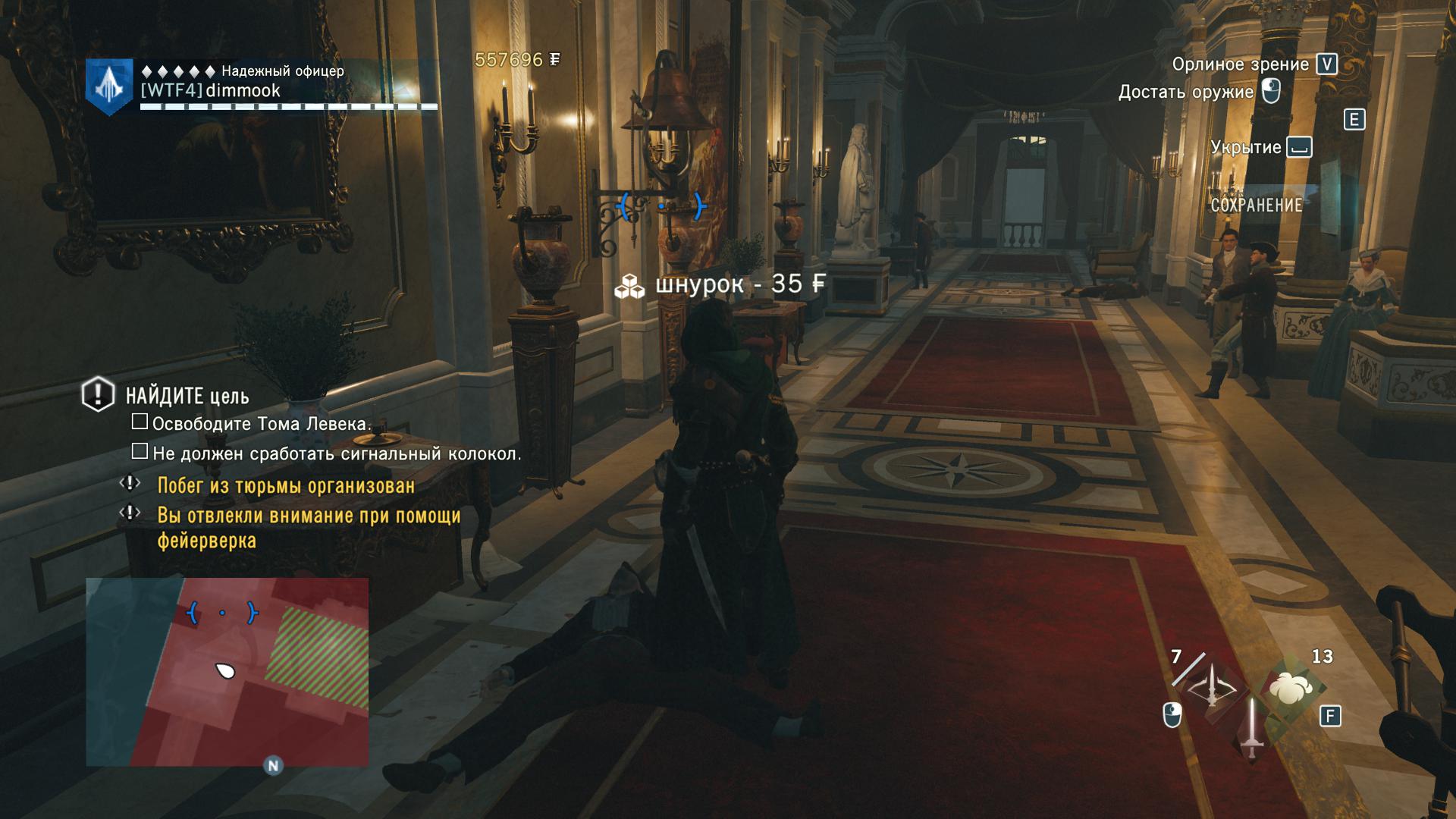Select the player name [WTF4]dimmook
Screen dimensions: 1456x819
pos(211,91)
